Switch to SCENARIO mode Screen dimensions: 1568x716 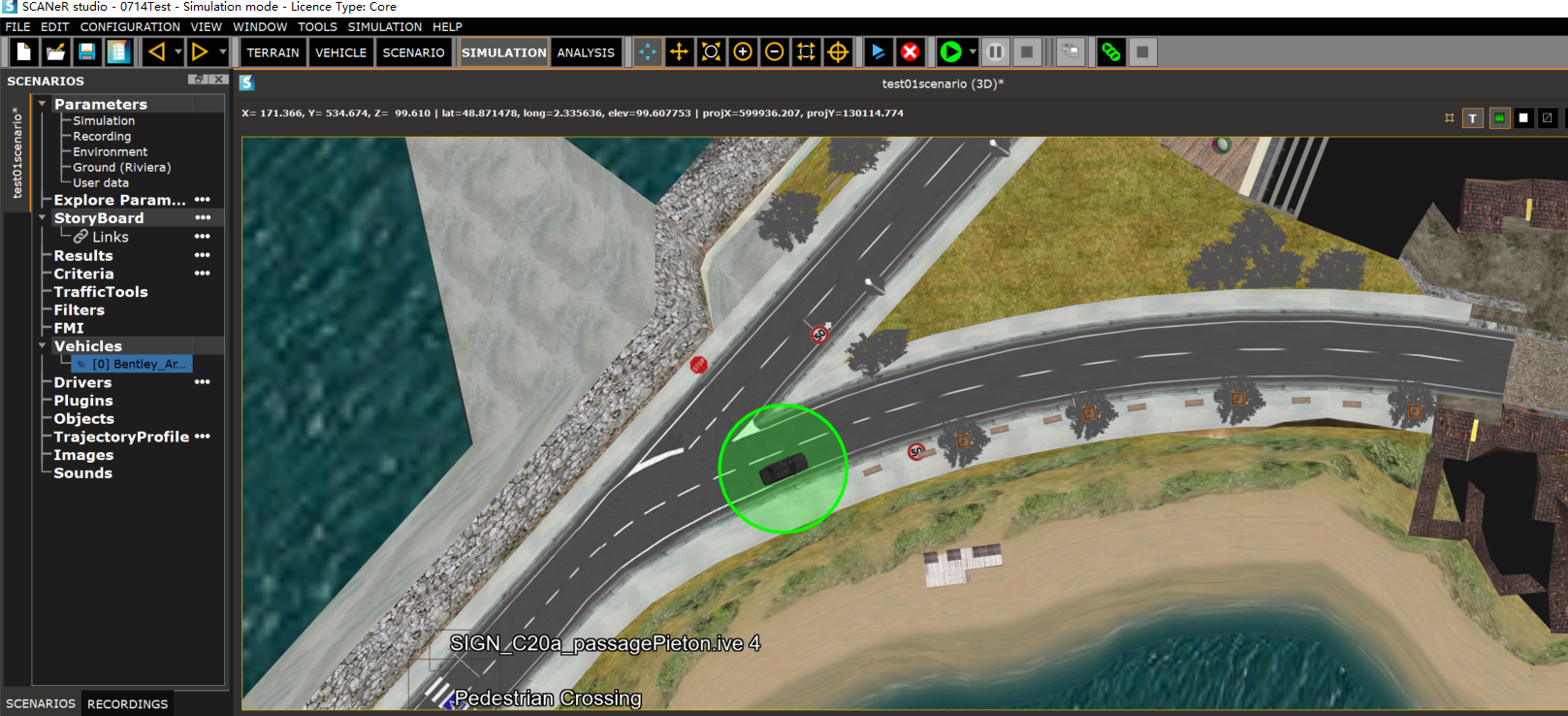(x=413, y=52)
